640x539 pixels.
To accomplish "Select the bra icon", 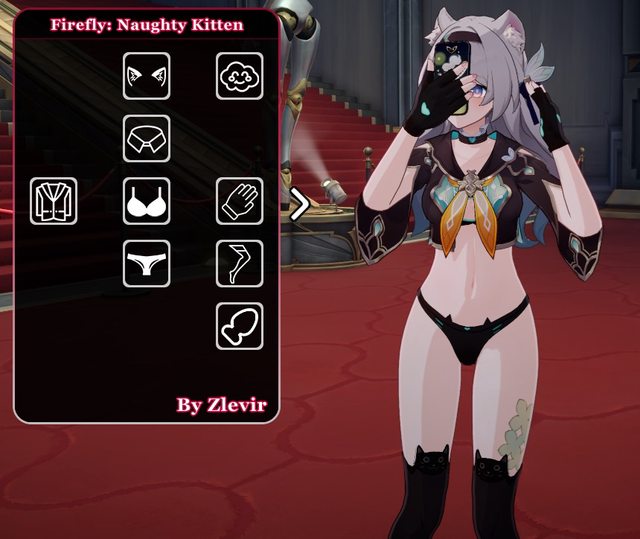I will 147,201.
